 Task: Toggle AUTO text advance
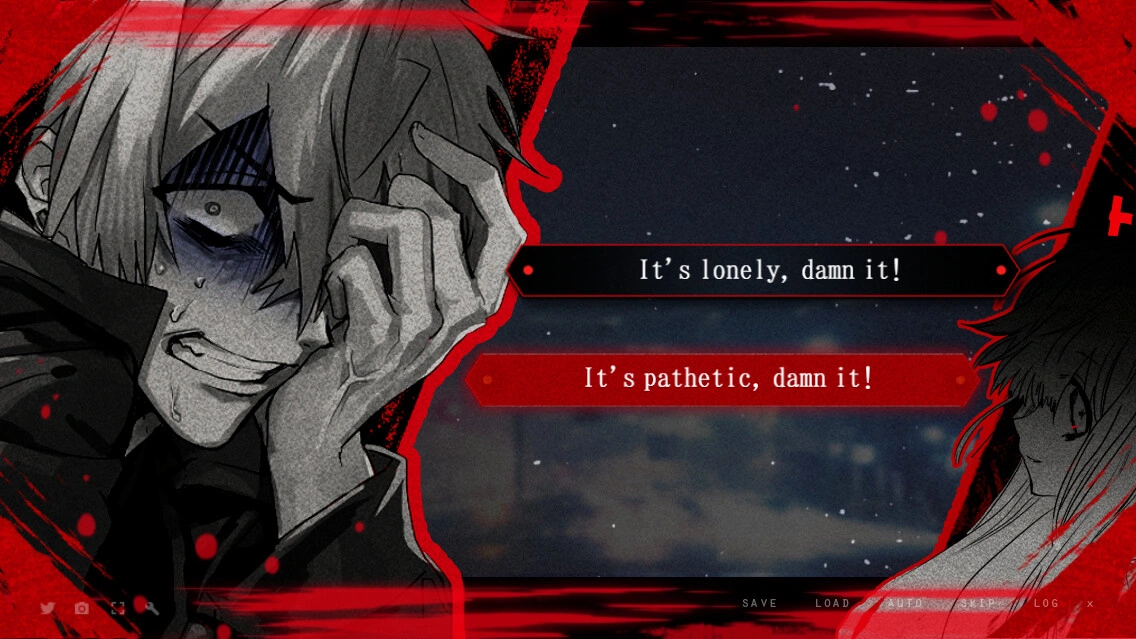pyautogui.click(x=905, y=604)
